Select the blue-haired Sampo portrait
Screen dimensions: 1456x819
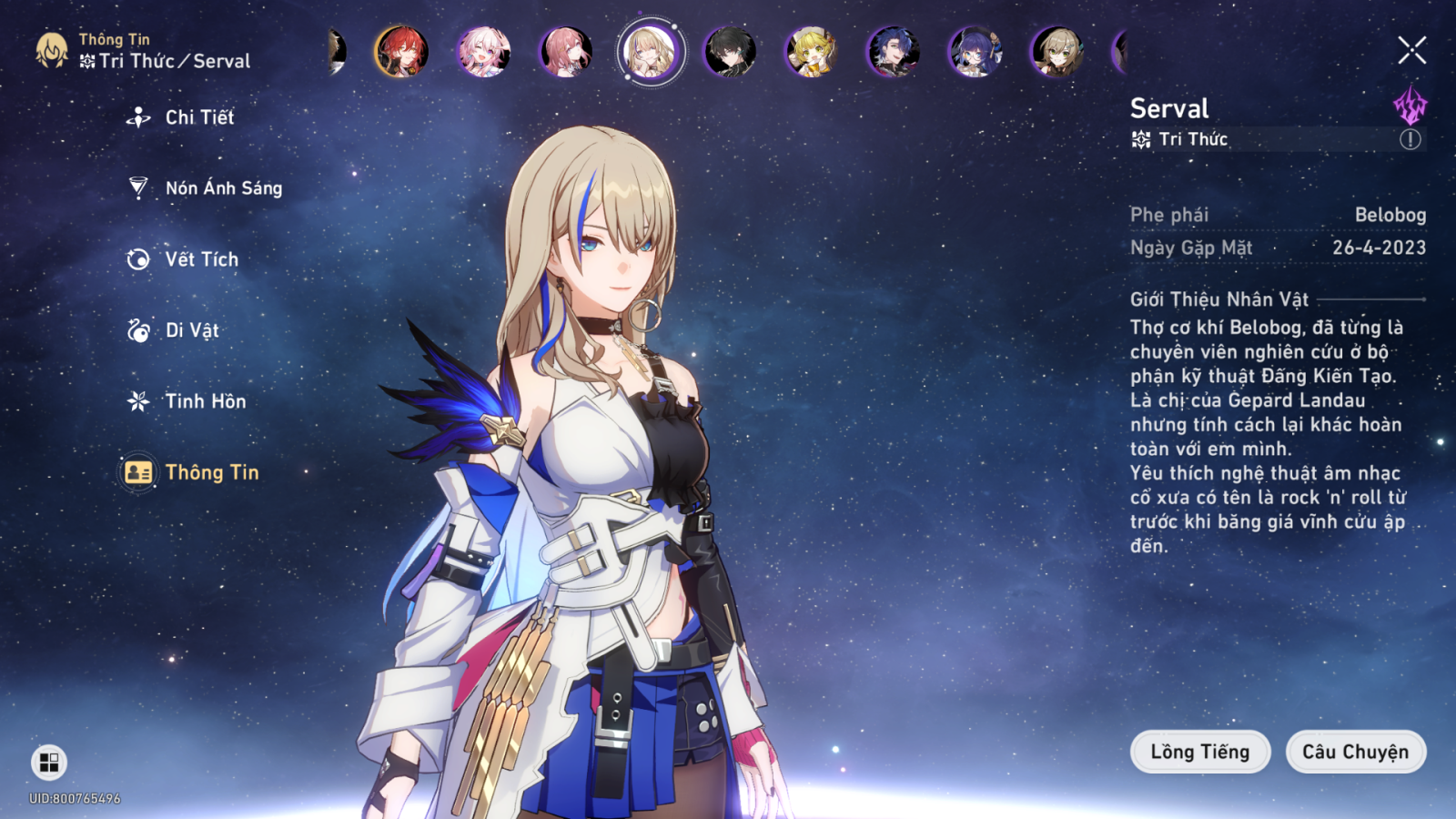[894, 51]
